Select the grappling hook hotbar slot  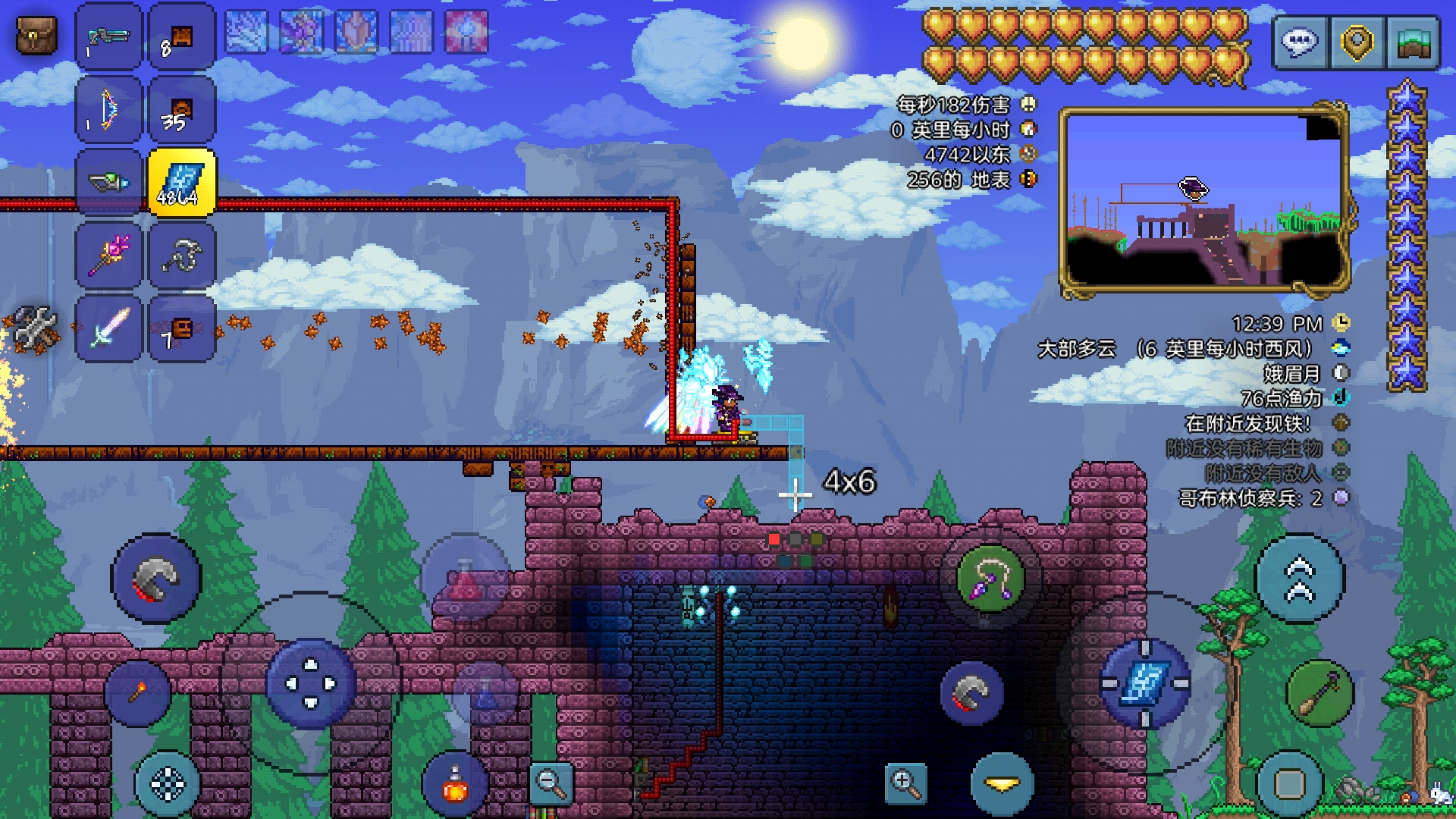(181, 256)
